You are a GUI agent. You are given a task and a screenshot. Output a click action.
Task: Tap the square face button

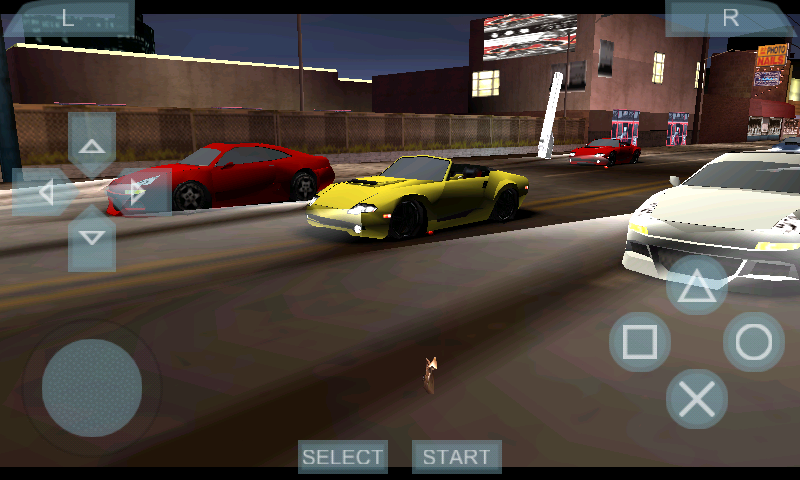pos(640,342)
